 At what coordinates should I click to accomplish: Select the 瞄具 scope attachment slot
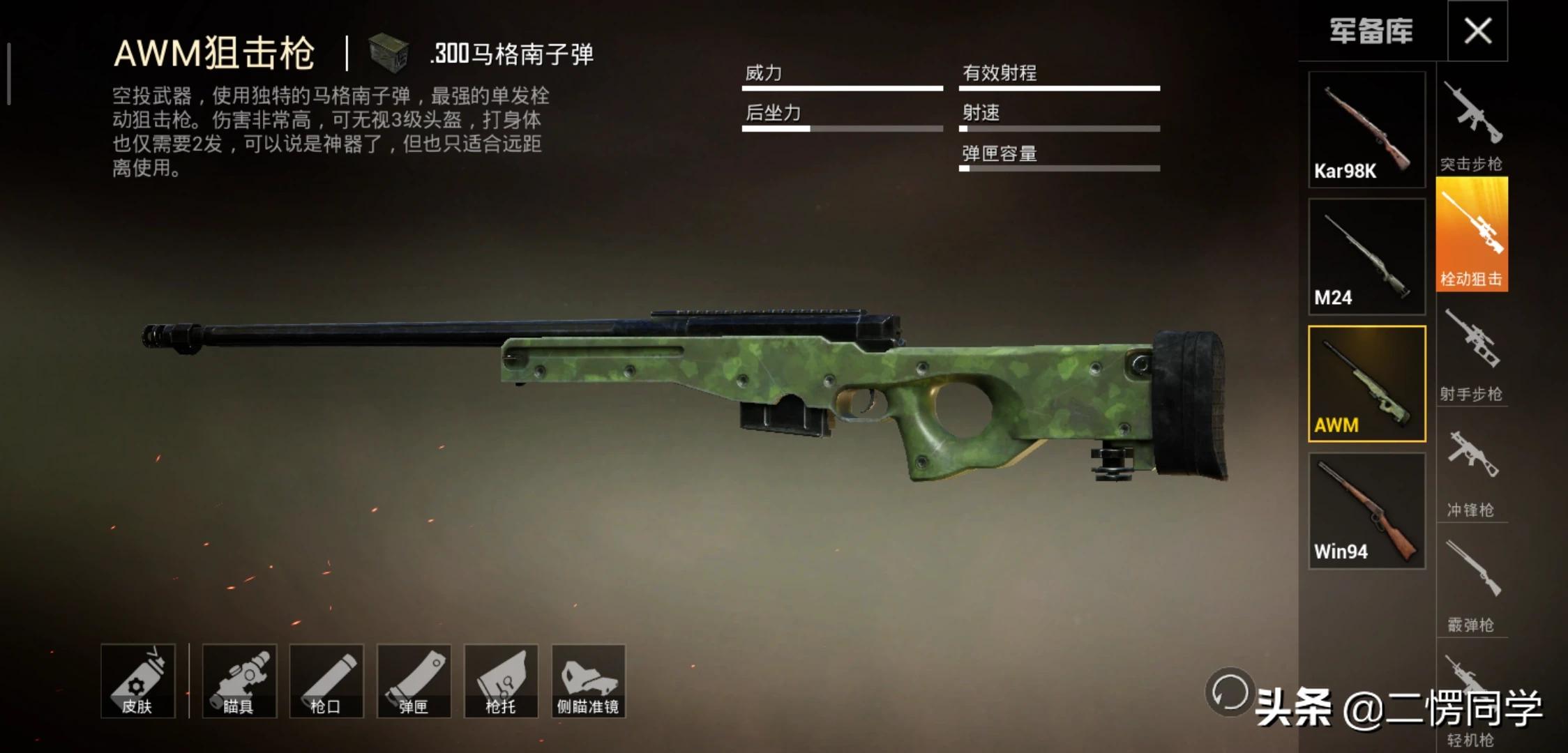pyautogui.click(x=239, y=681)
